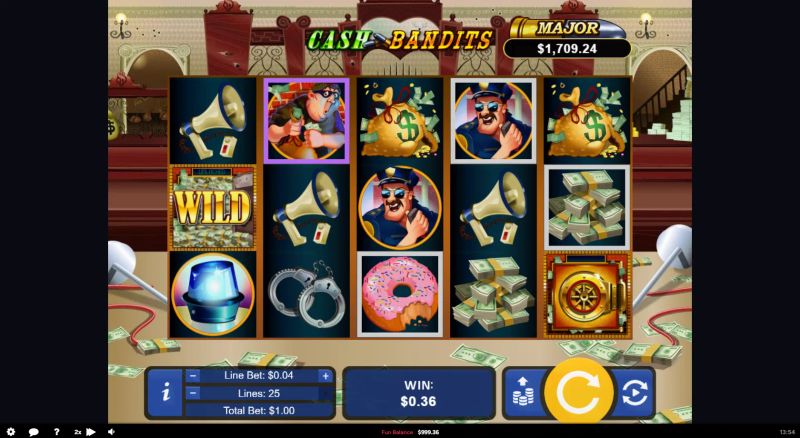Open the gear settings menu
This screenshot has height=438, width=800.
(11, 432)
